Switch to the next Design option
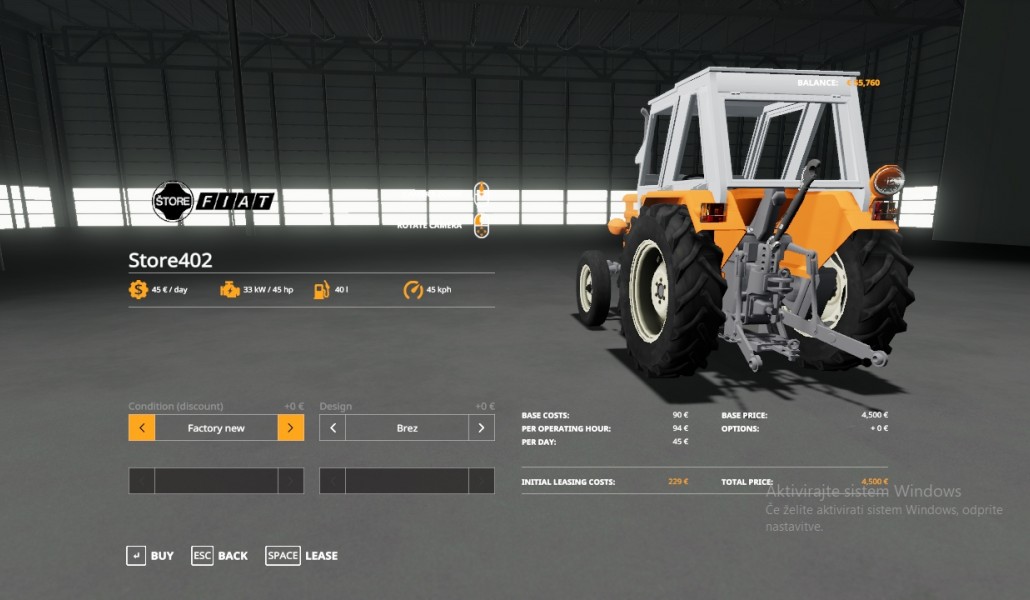The image size is (1030, 600). click(481, 428)
